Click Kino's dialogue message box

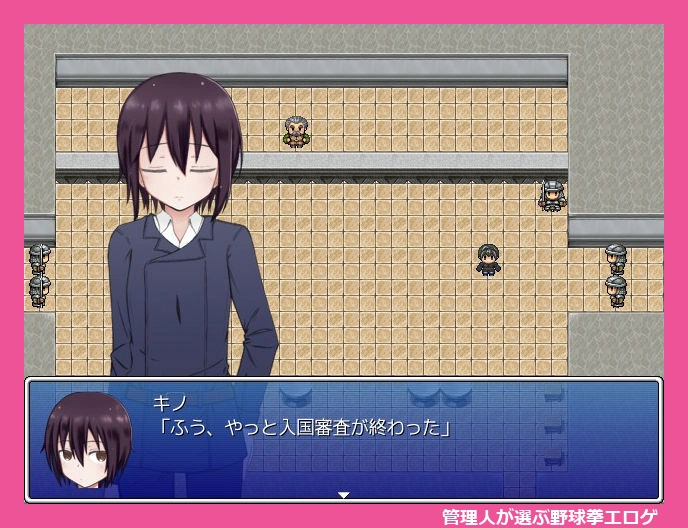pyautogui.click(x=400, y=438)
